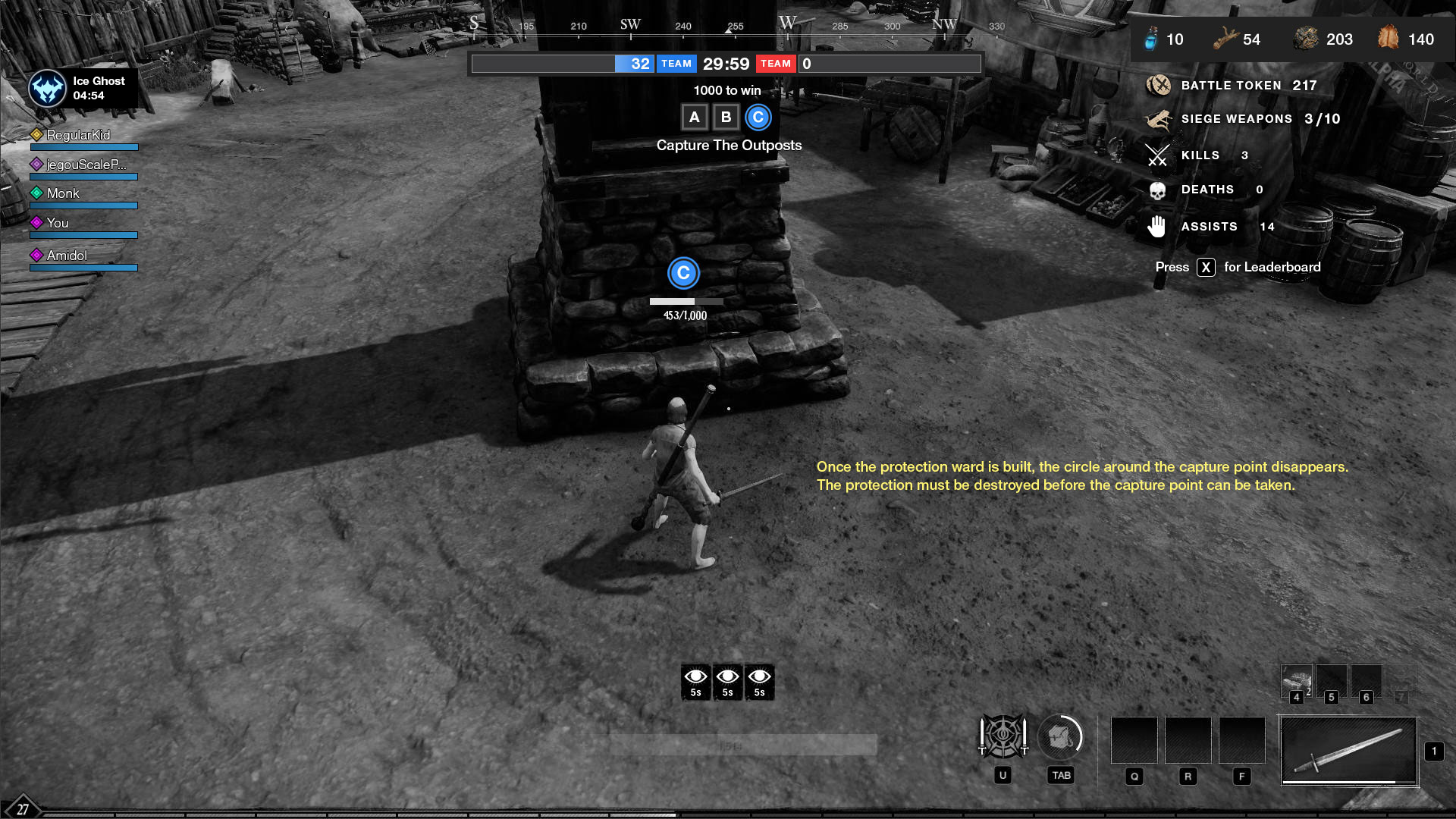Click the Battle Token icon
Image resolution: width=1456 pixels, height=819 pixels.
pyautogui.click(x=1158, y=86)
